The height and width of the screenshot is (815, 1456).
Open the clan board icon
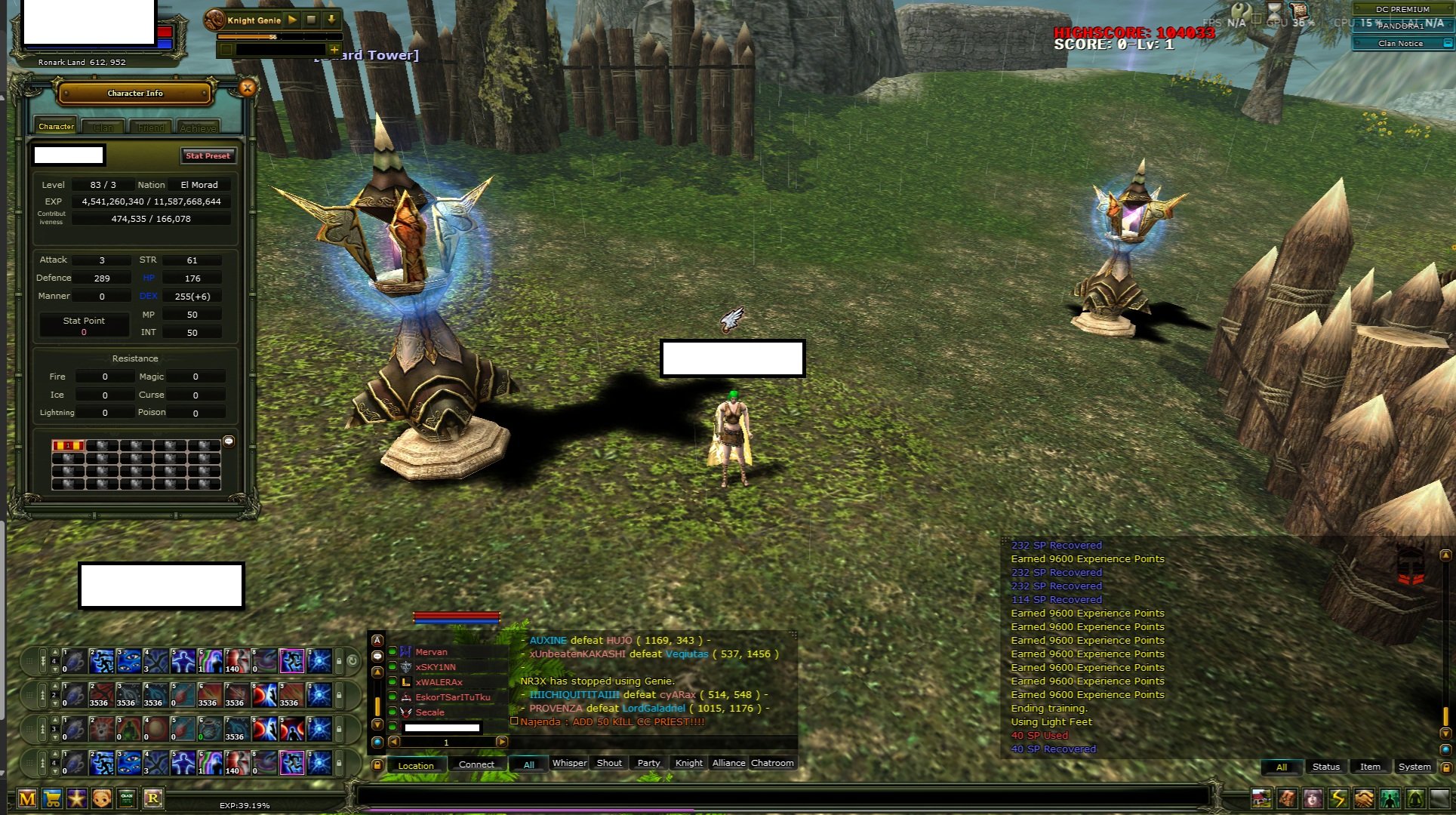(x=127, y=798)
